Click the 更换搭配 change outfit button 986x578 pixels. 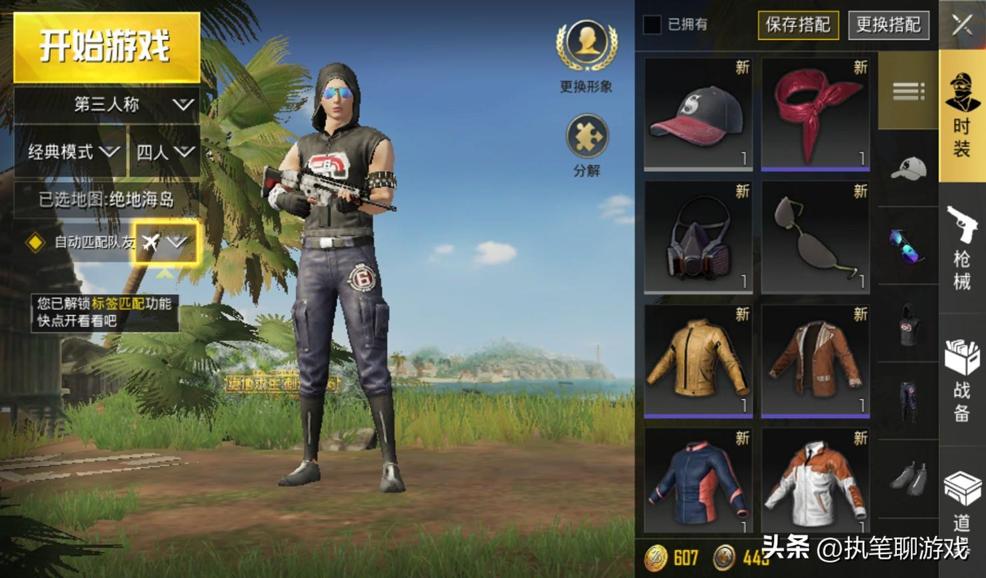[888, 25]
